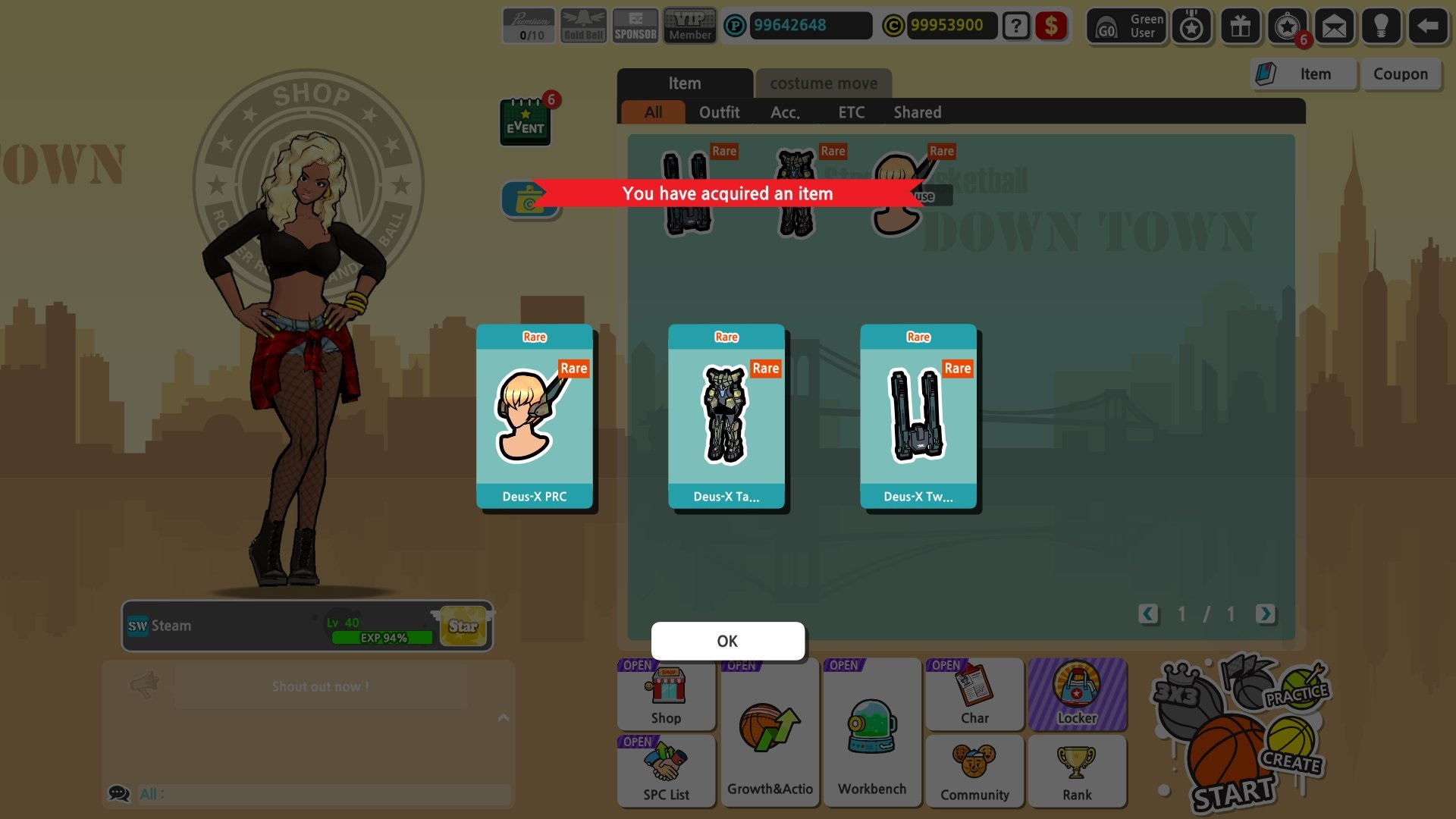The height and width of the screenshot is (819, 1456).
Task: Select the Outfit filter tab
Action: click(x=720, y=112)
